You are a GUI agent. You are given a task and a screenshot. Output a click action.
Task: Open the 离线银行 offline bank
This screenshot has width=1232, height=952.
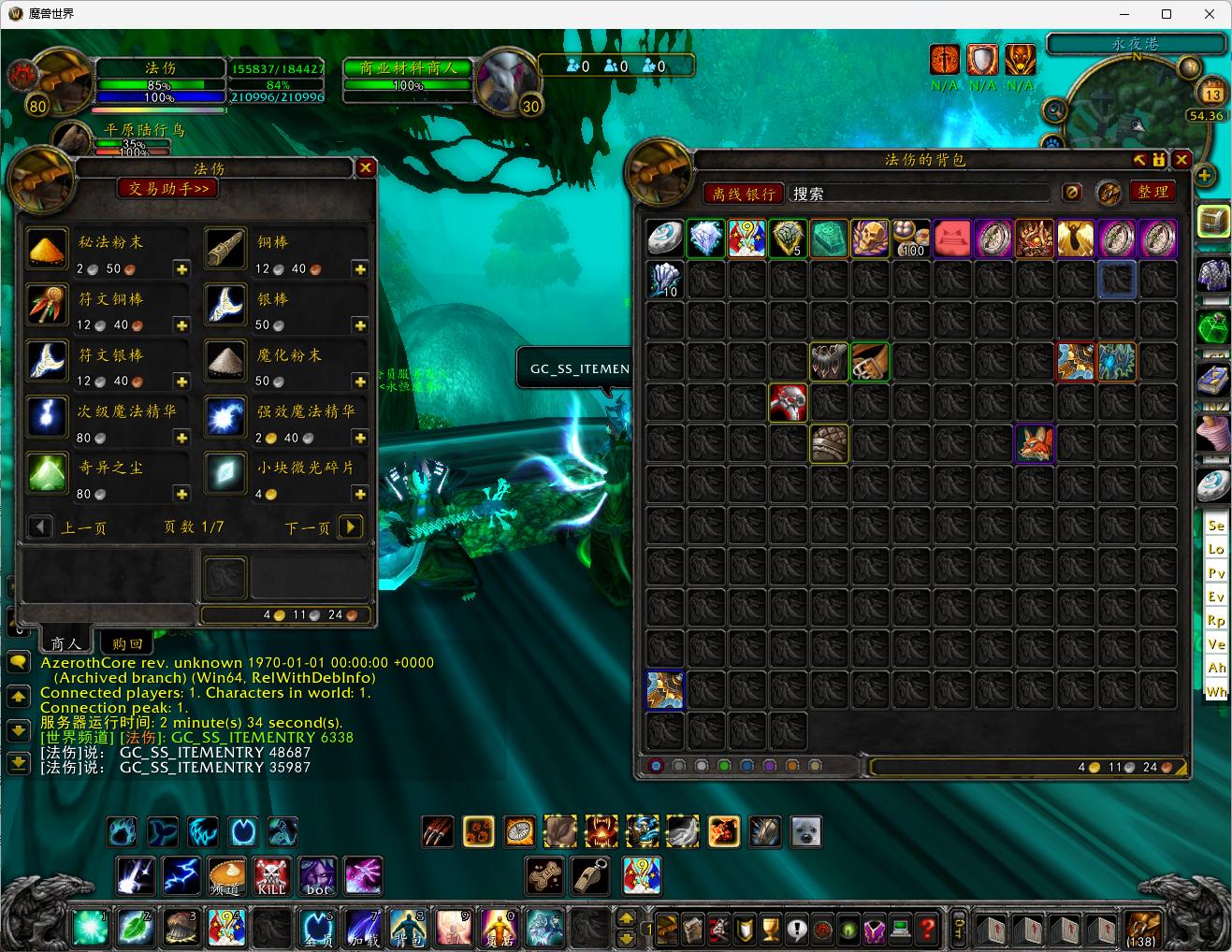(x=744, y=194)
